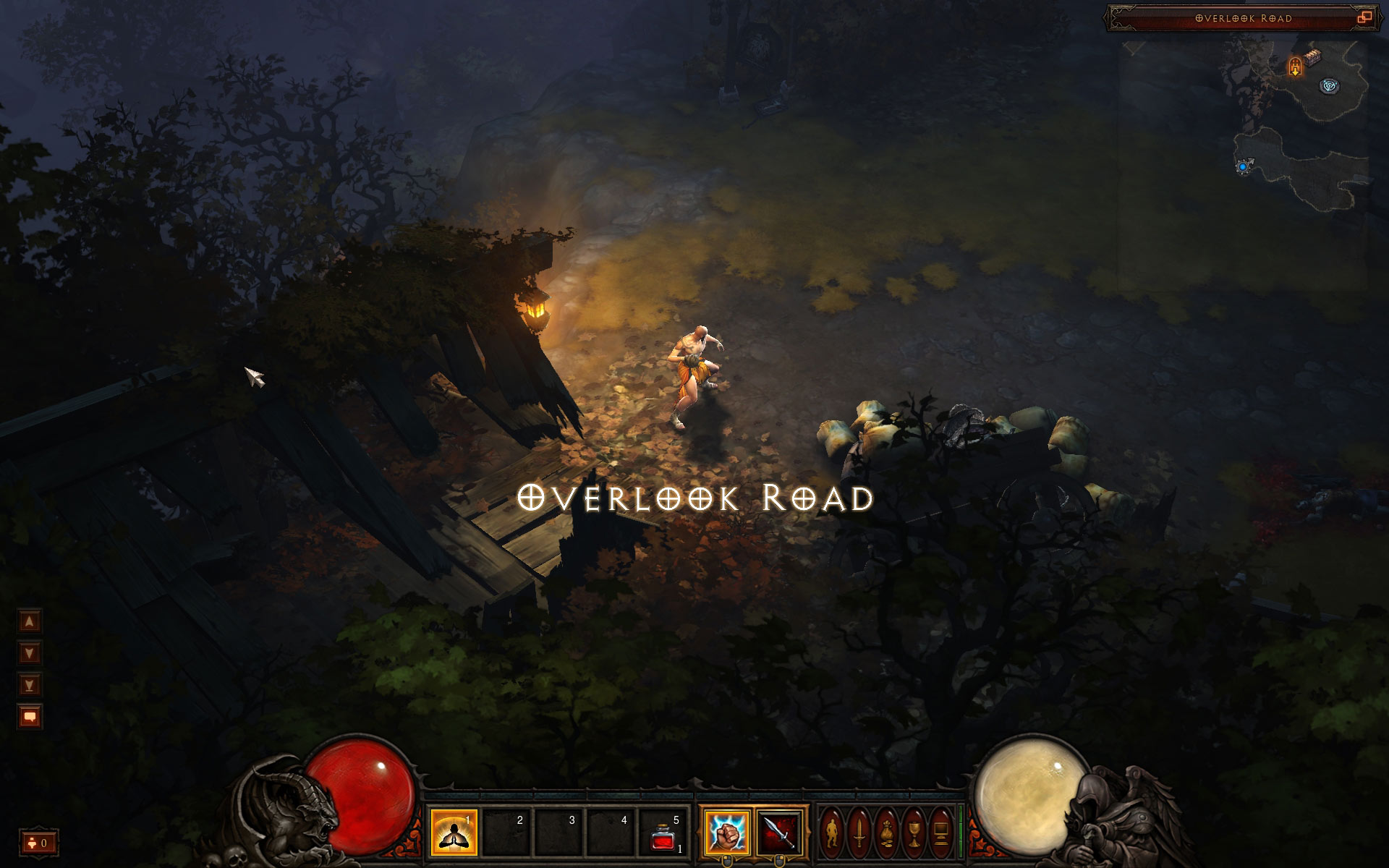This screenshot has height=868, width=1389.
Task: Toggle the chat speech bubble button
Action: (30, 717)
